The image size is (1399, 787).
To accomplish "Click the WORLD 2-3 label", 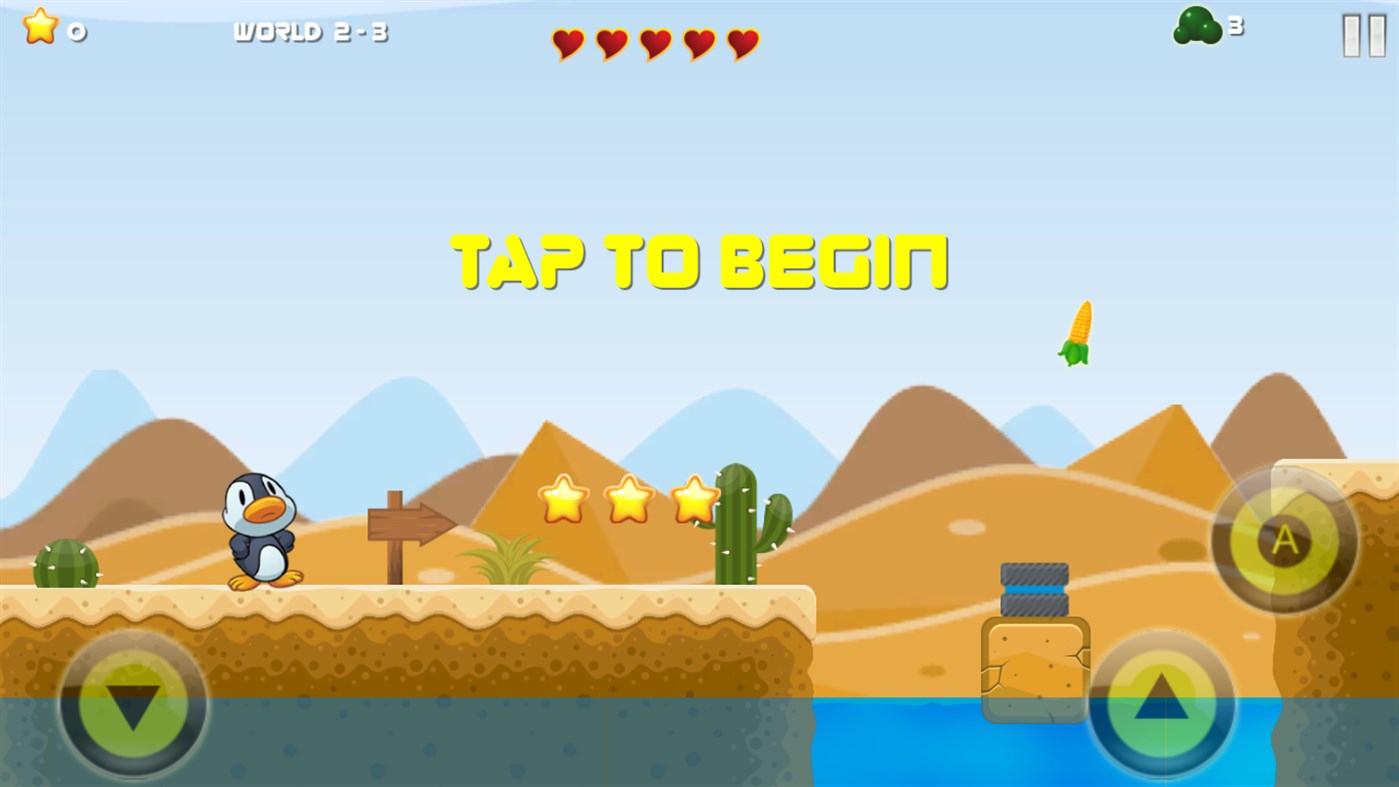I will (310, 30).
